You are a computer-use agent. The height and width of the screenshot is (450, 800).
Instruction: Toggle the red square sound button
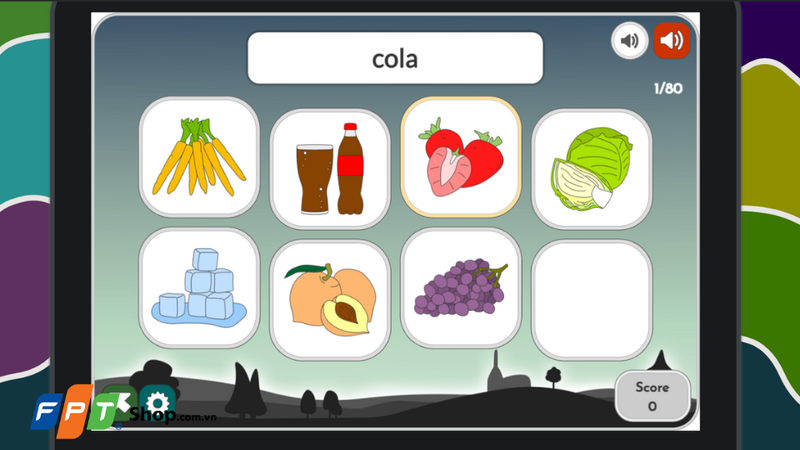pos(671,41)
